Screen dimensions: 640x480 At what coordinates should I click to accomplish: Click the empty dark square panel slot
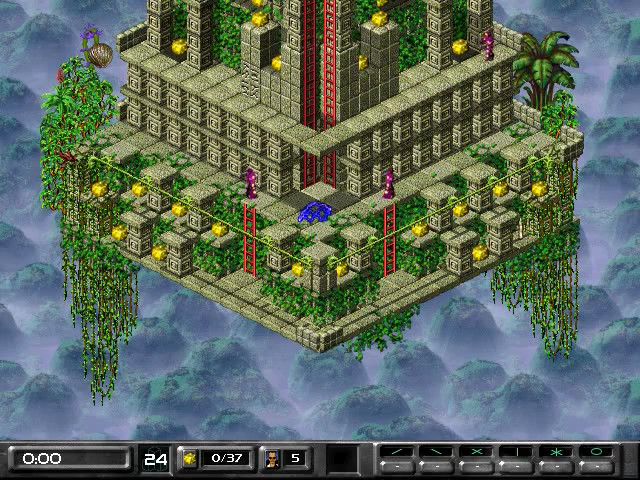[x=343, y=459]
